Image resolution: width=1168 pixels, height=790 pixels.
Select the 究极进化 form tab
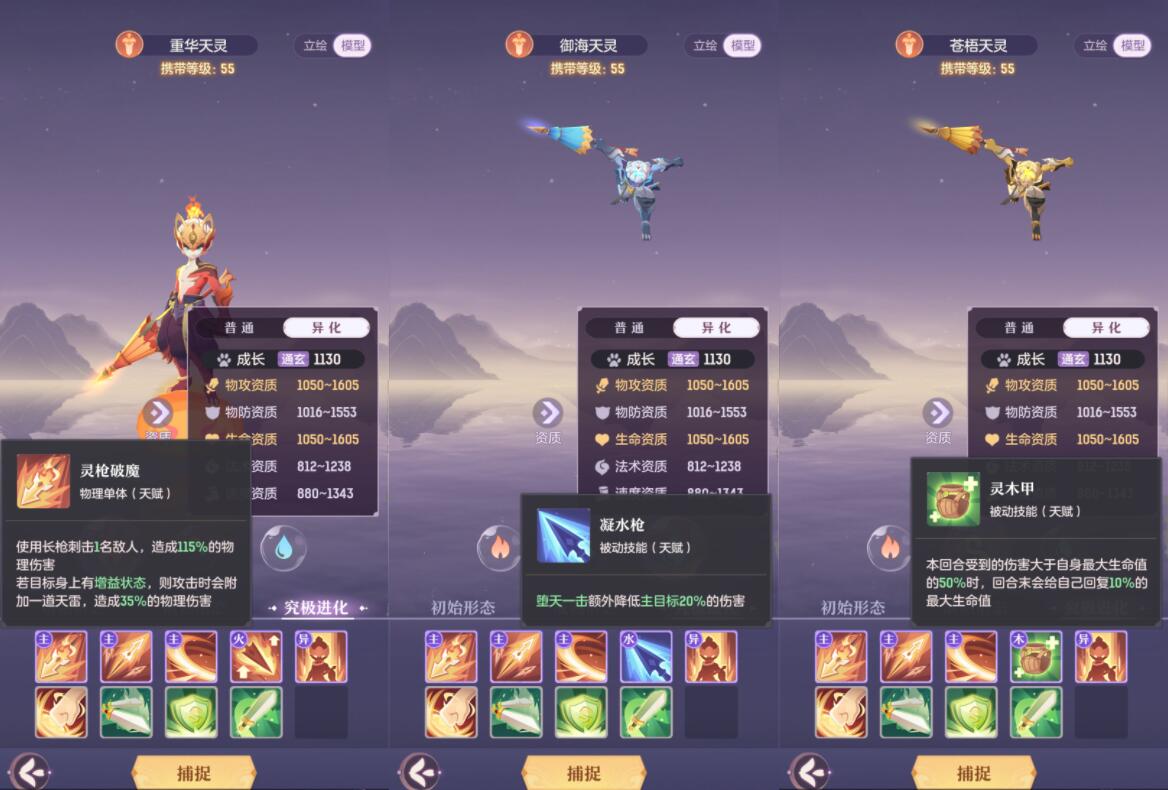pyautogui.click(x=316, y=608)
